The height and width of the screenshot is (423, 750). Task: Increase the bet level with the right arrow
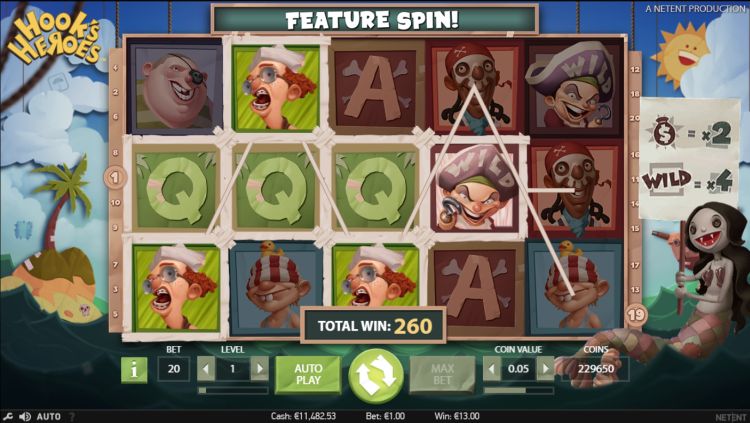[259, 369]
